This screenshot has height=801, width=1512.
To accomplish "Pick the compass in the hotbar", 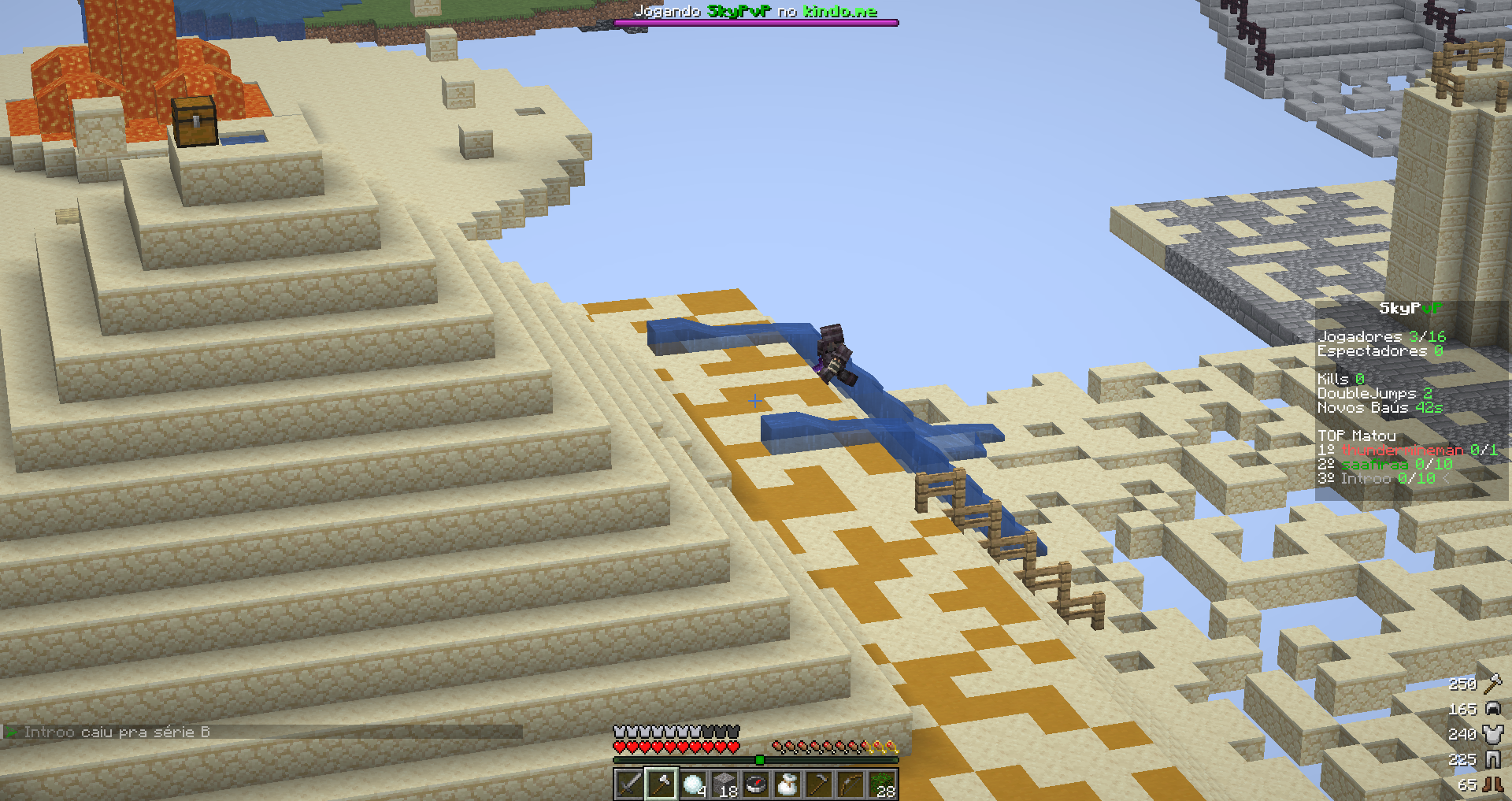I will (x=756, y=784).
